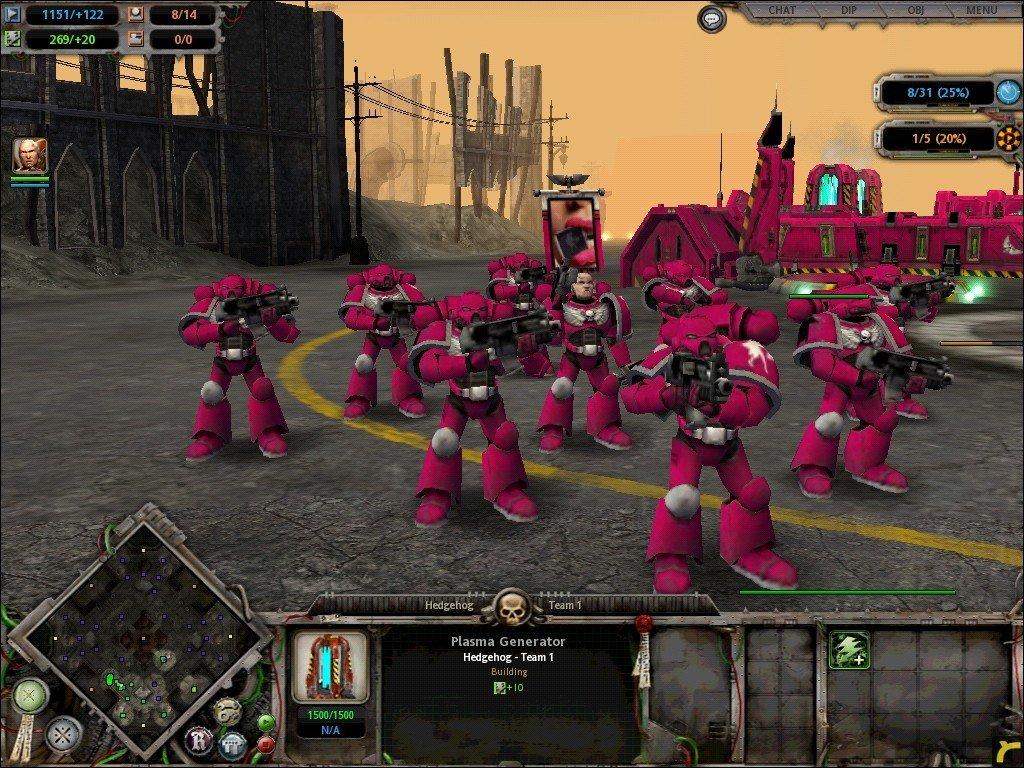Click the green round button left of minimap
Viewport: 1024px width, 768px height.
[x=30, y=694]
